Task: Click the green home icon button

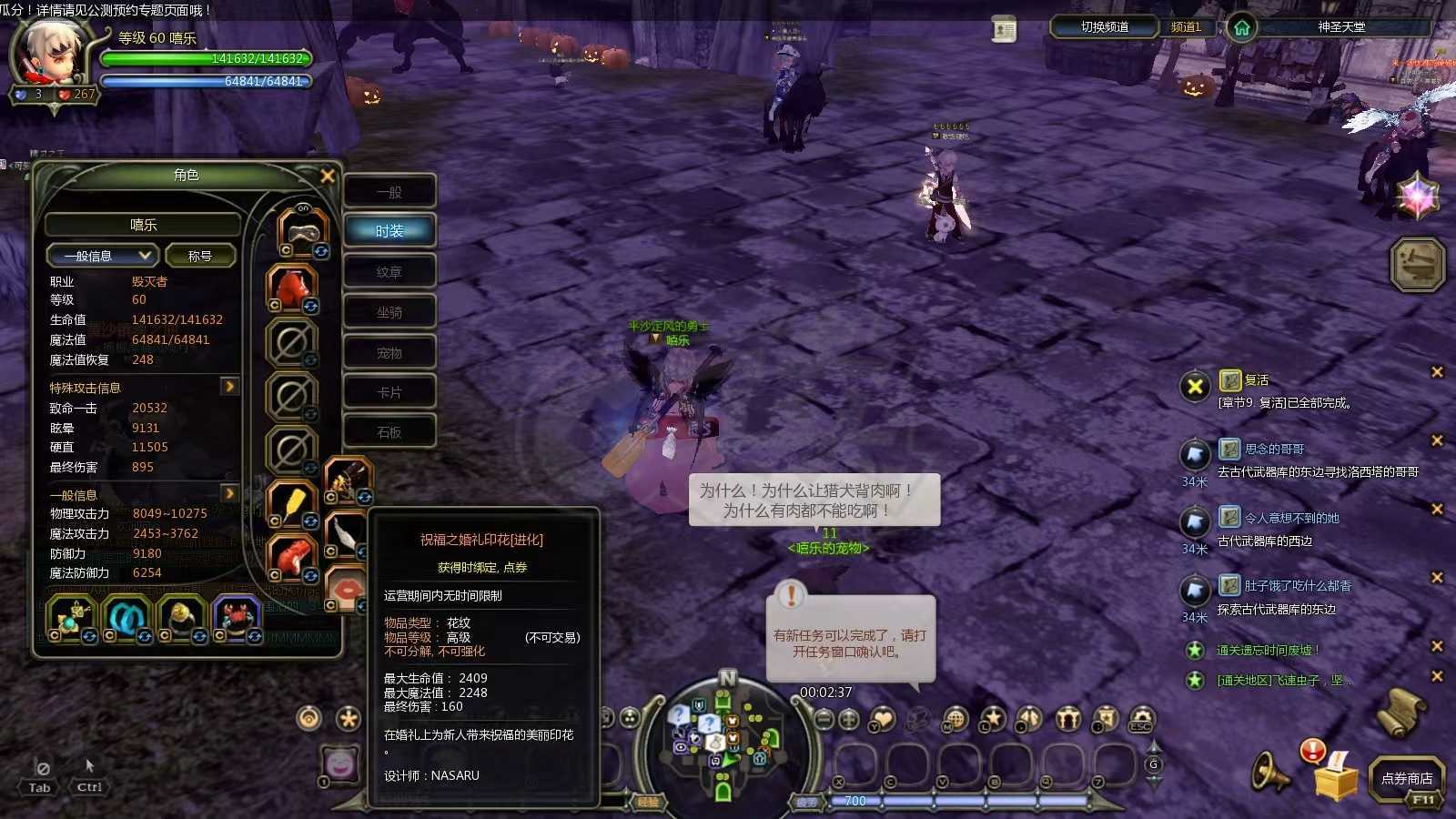Action: (x=1241, y=28)
